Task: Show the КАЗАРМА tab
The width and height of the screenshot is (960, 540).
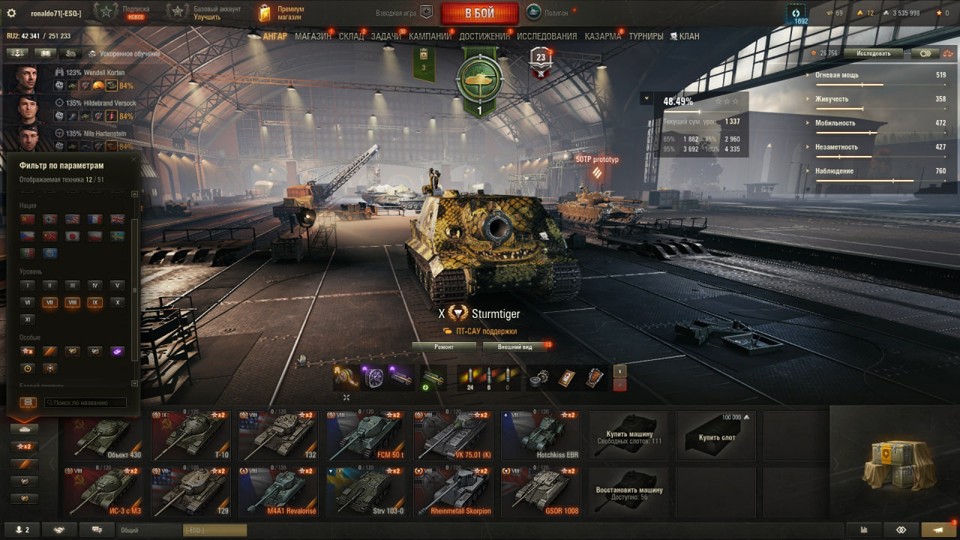Action: pos(603,37)
